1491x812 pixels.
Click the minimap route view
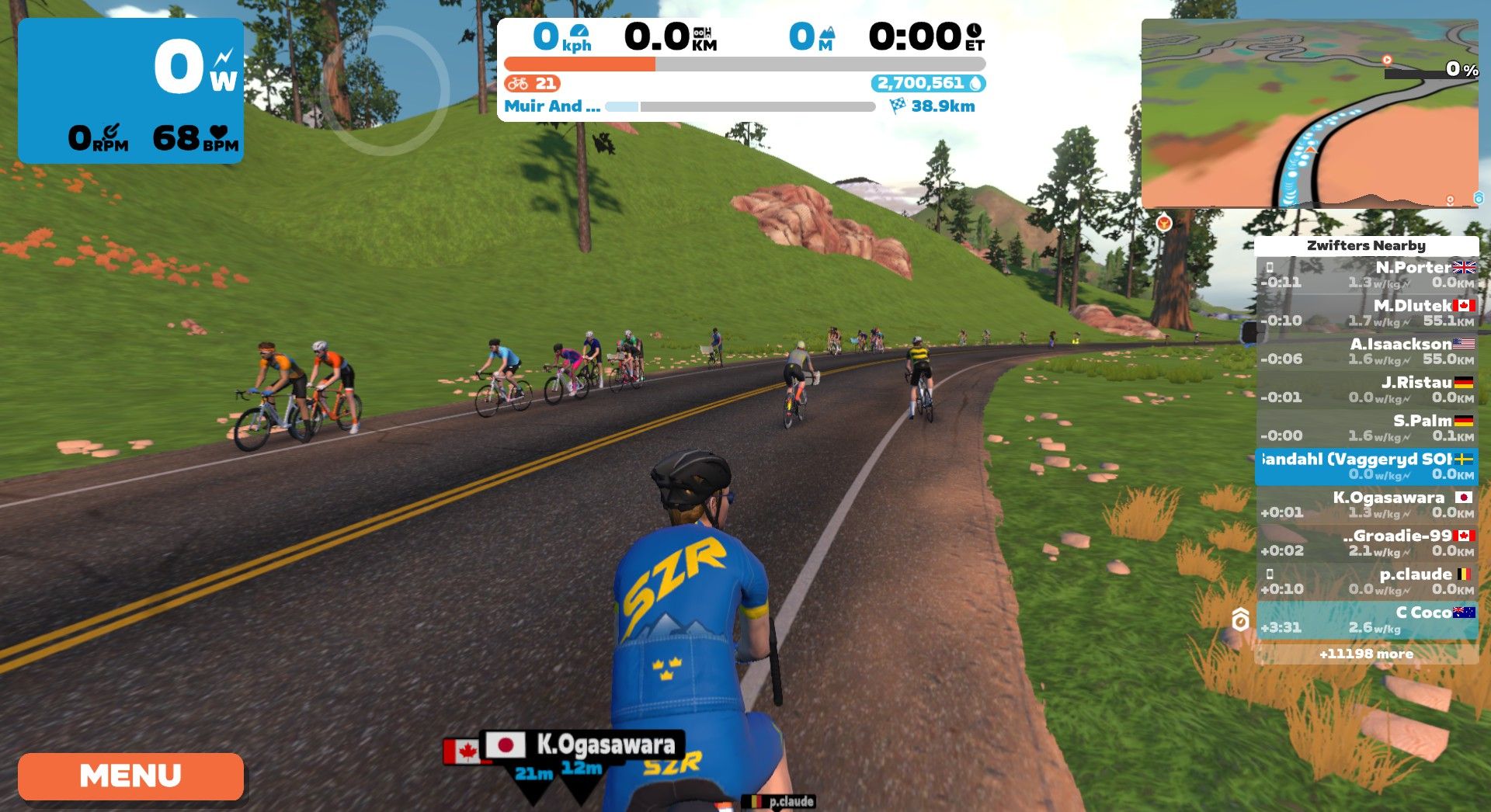[x=1309, y=113]
